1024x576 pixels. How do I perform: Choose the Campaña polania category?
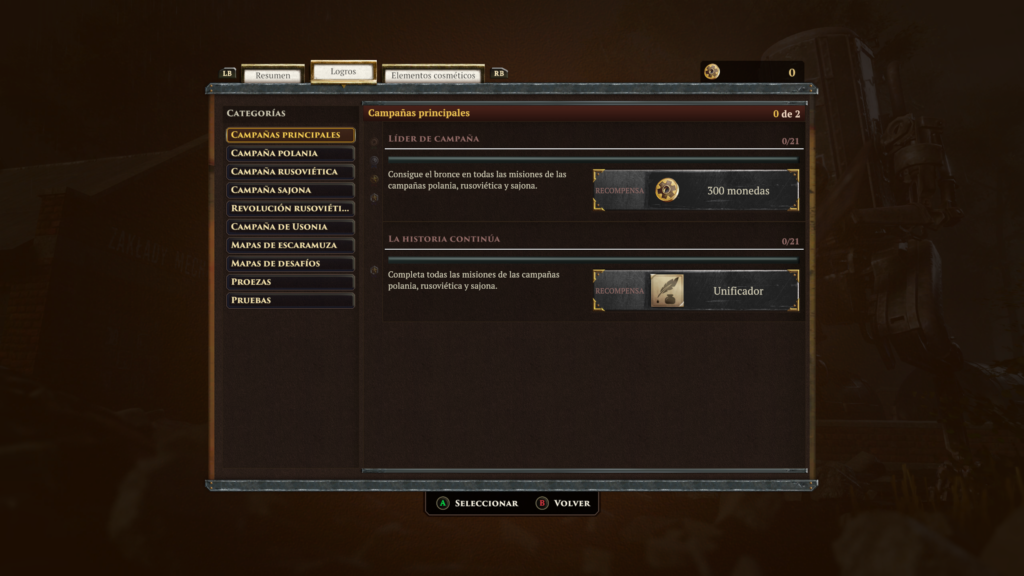290,153
